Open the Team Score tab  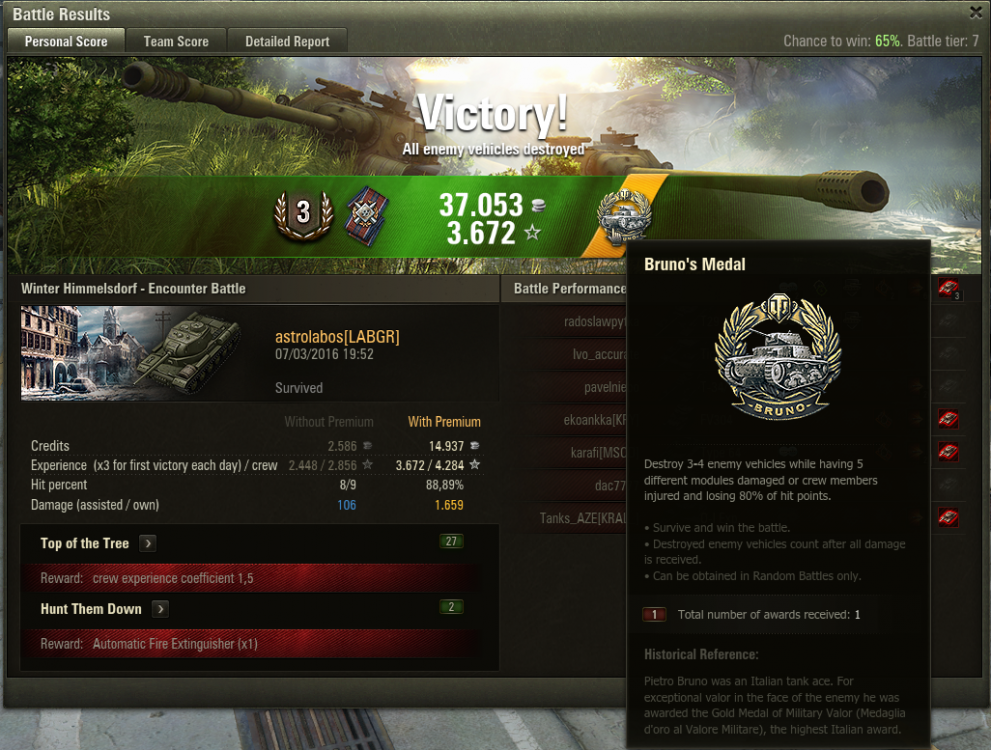[176, 41]
